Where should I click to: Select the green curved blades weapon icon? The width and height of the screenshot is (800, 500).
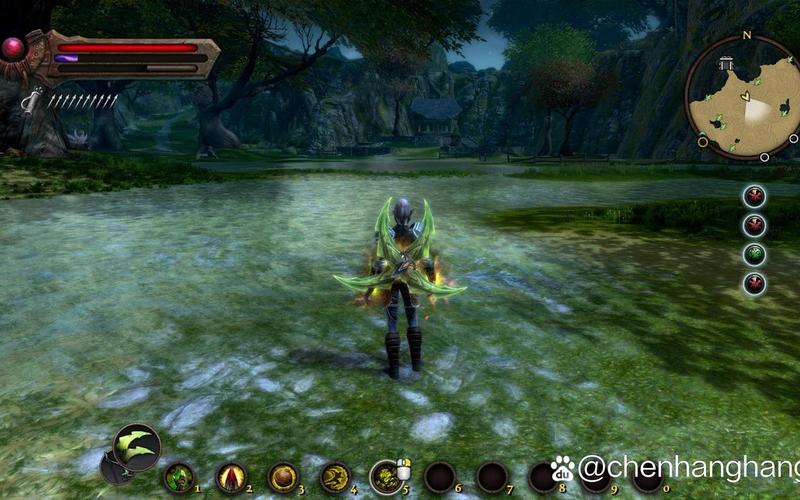137,447
